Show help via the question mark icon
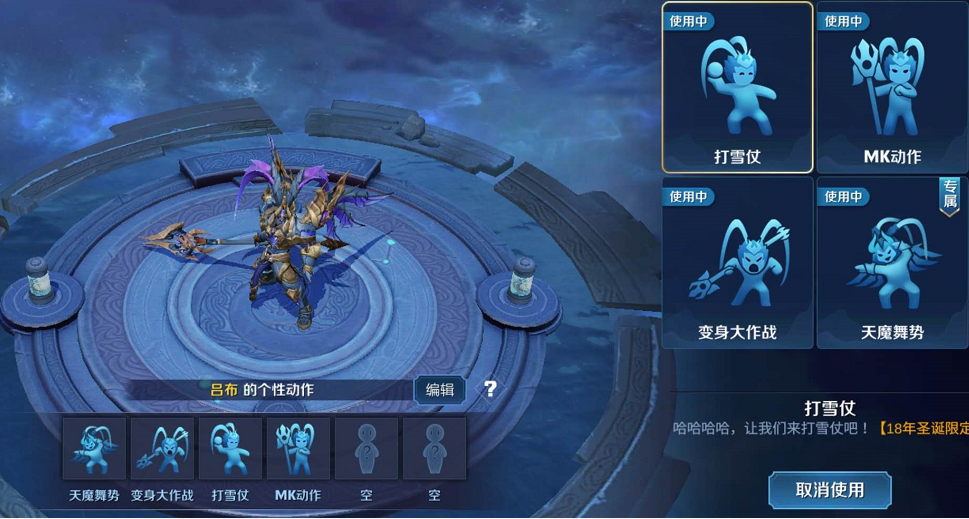The image size is (969, 519). click(490, 390)
